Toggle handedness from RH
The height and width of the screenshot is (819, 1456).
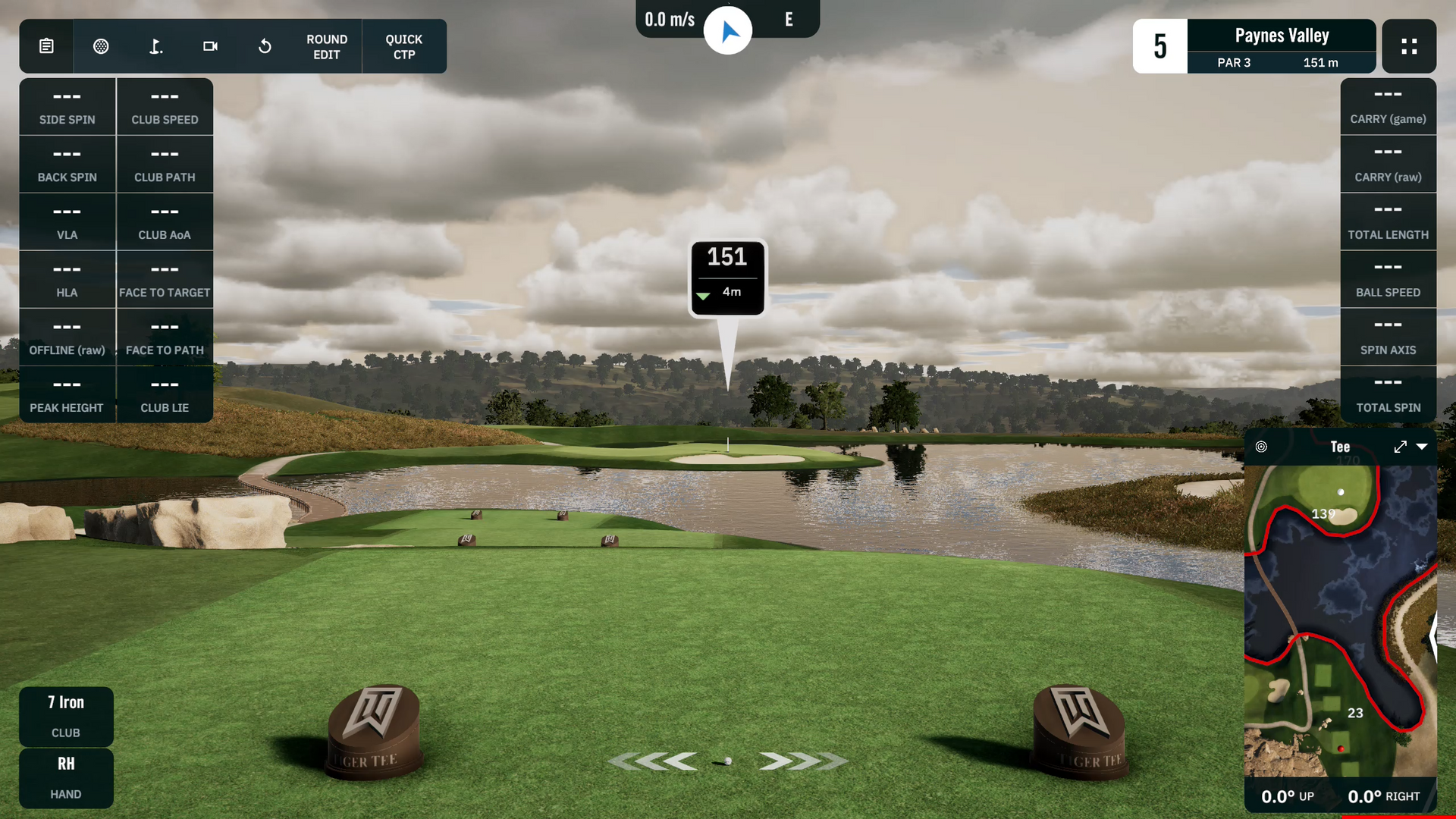tap(66, 778)
